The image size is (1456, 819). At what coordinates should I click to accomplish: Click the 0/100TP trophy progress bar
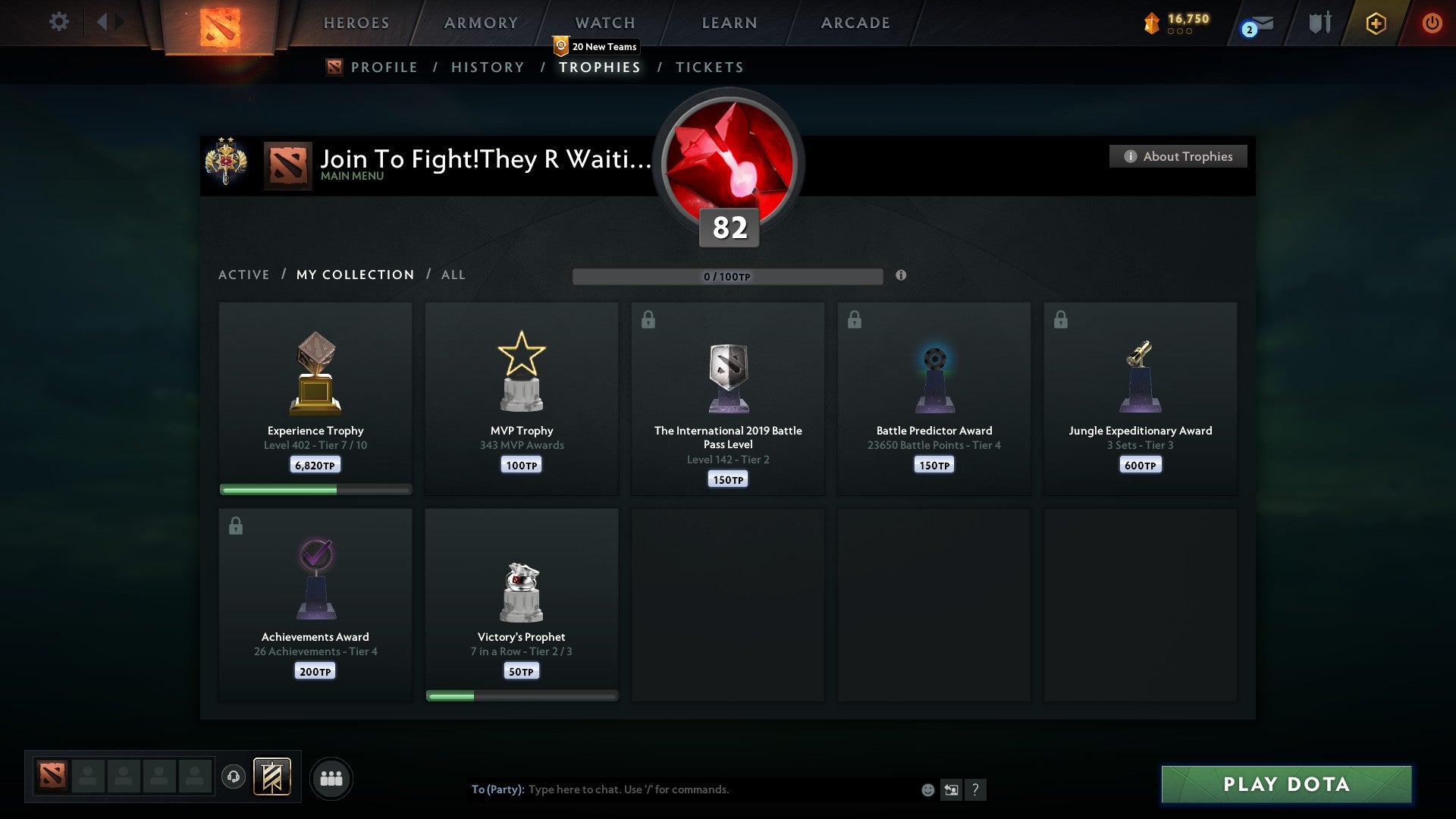[x=728, y=277]
